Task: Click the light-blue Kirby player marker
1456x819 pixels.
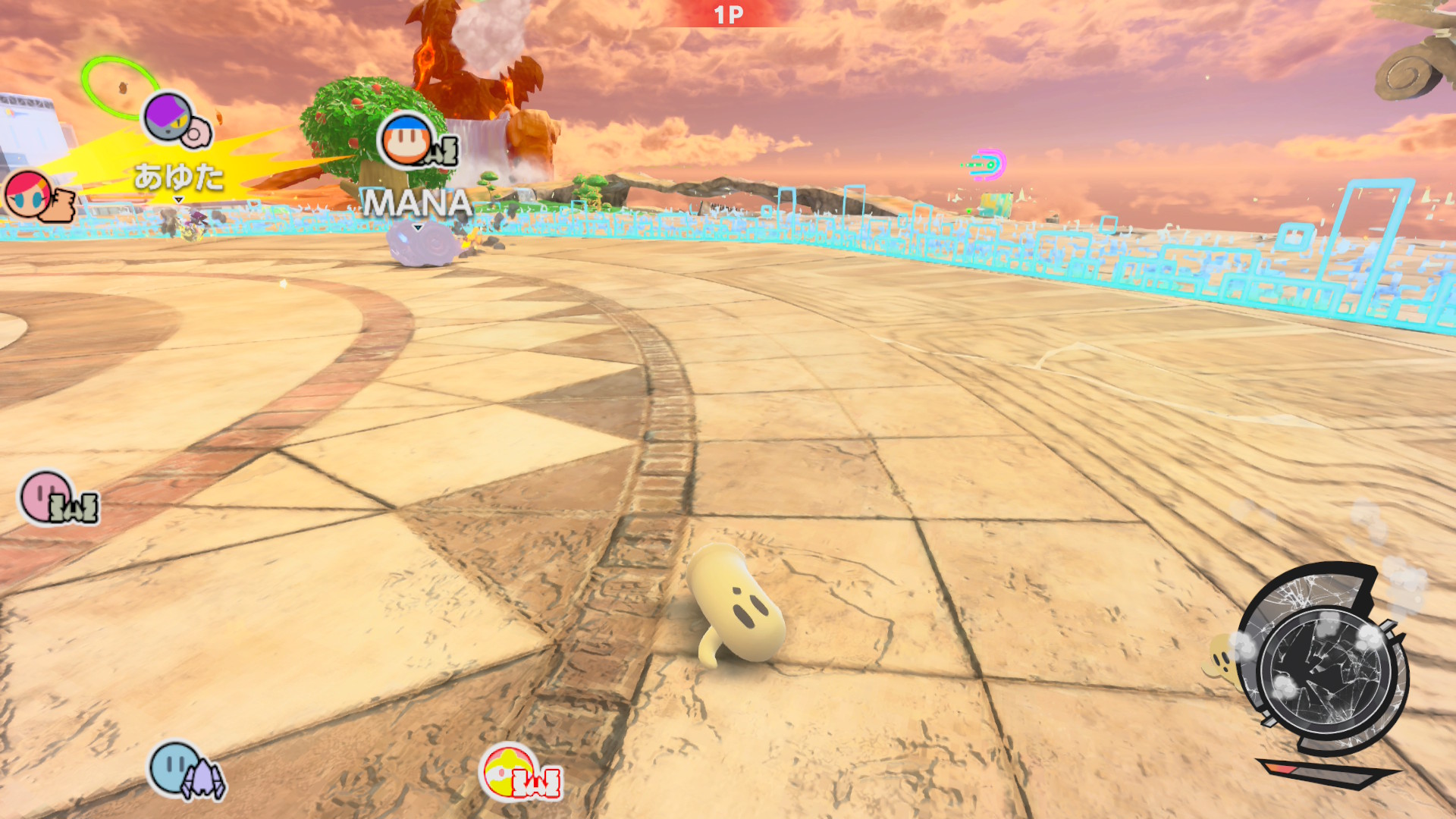Action: pos(174,767)
